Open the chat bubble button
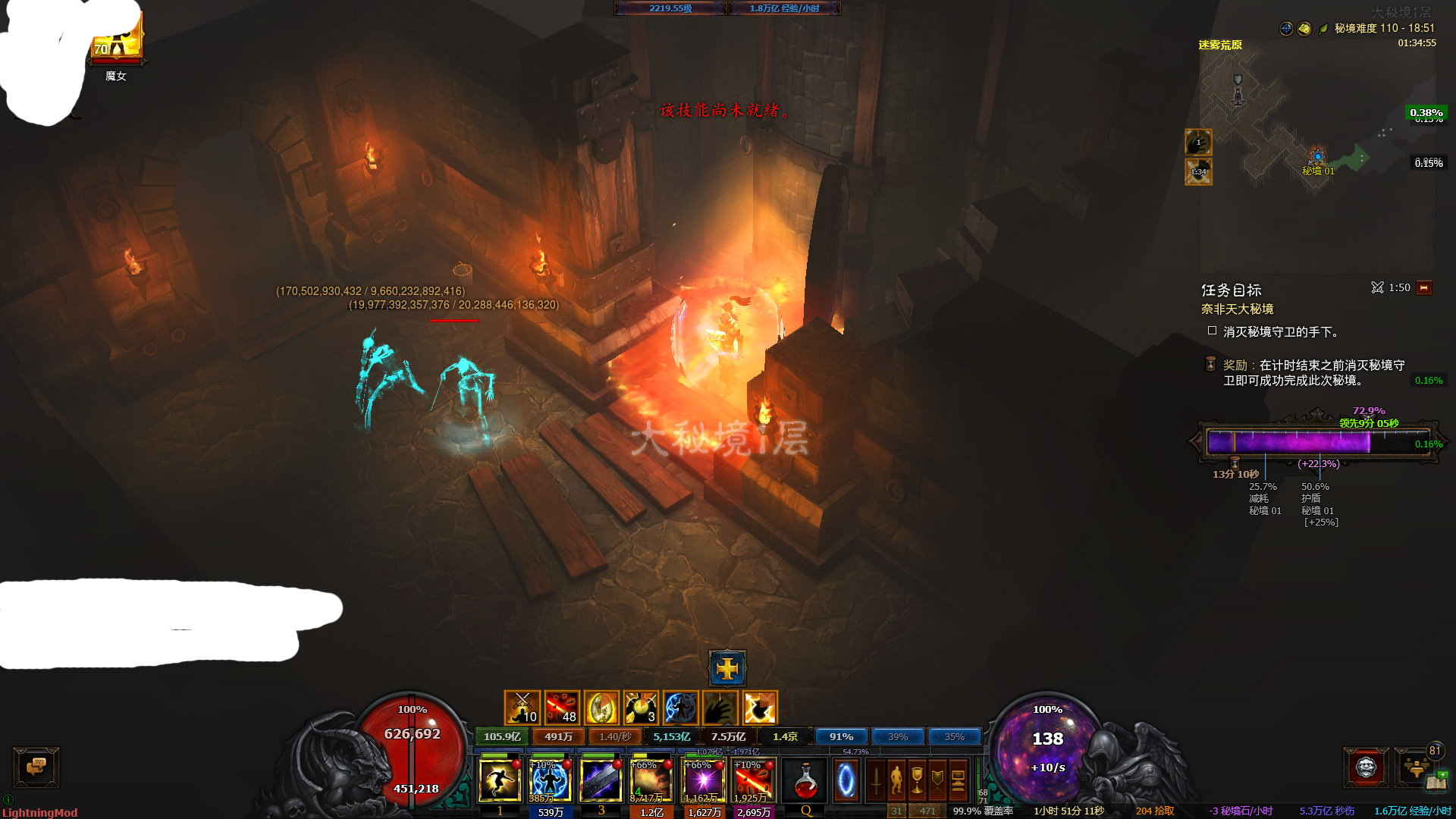 (36, 767)
